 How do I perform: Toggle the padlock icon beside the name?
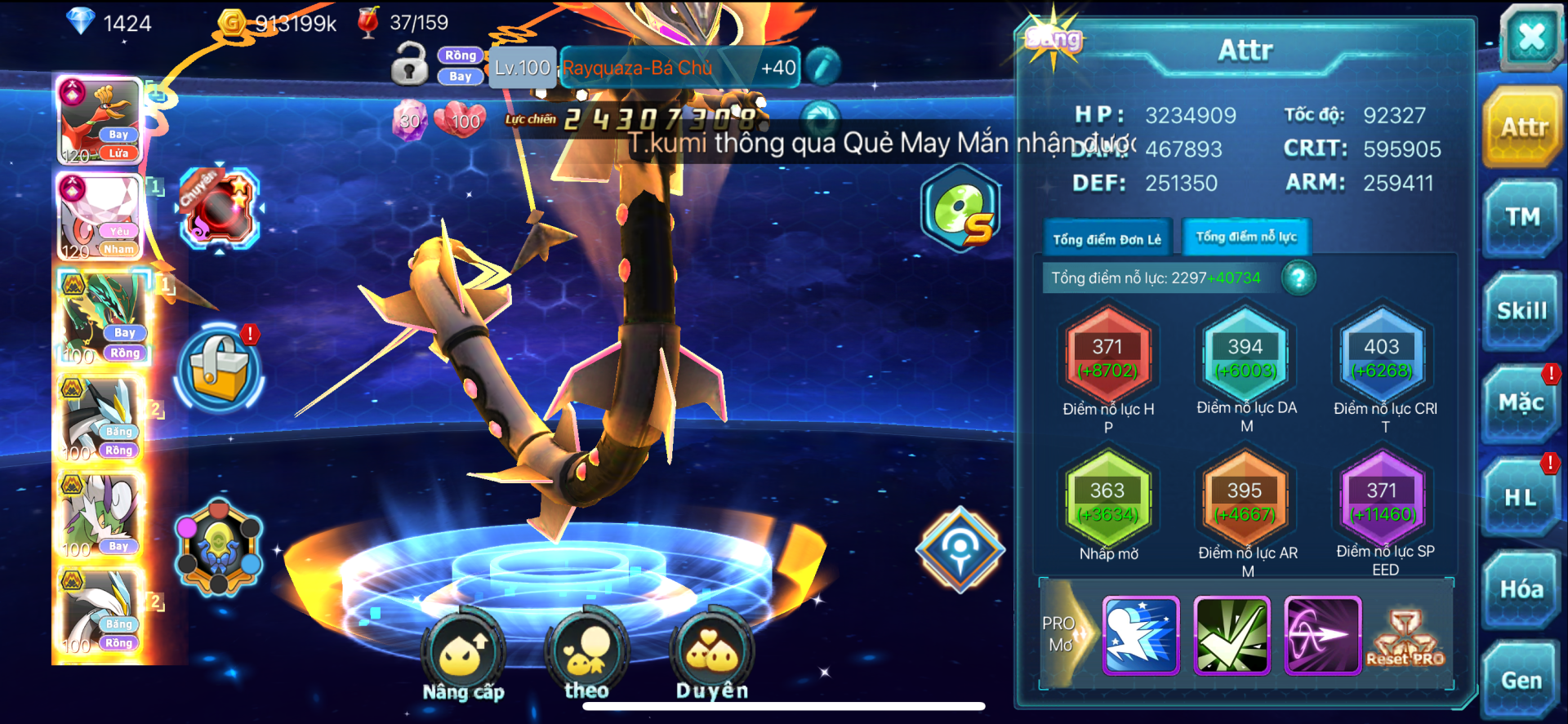click(409, 64)
